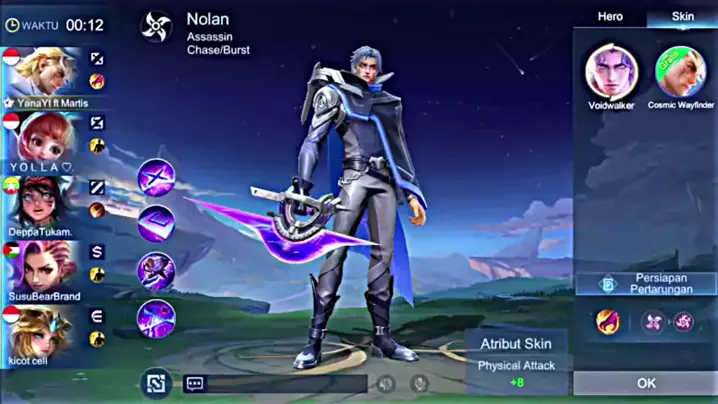Open Persiapan Pertarungan battle setup
Viewport: 718px width, 404px height.
click(x=645, y=284)
